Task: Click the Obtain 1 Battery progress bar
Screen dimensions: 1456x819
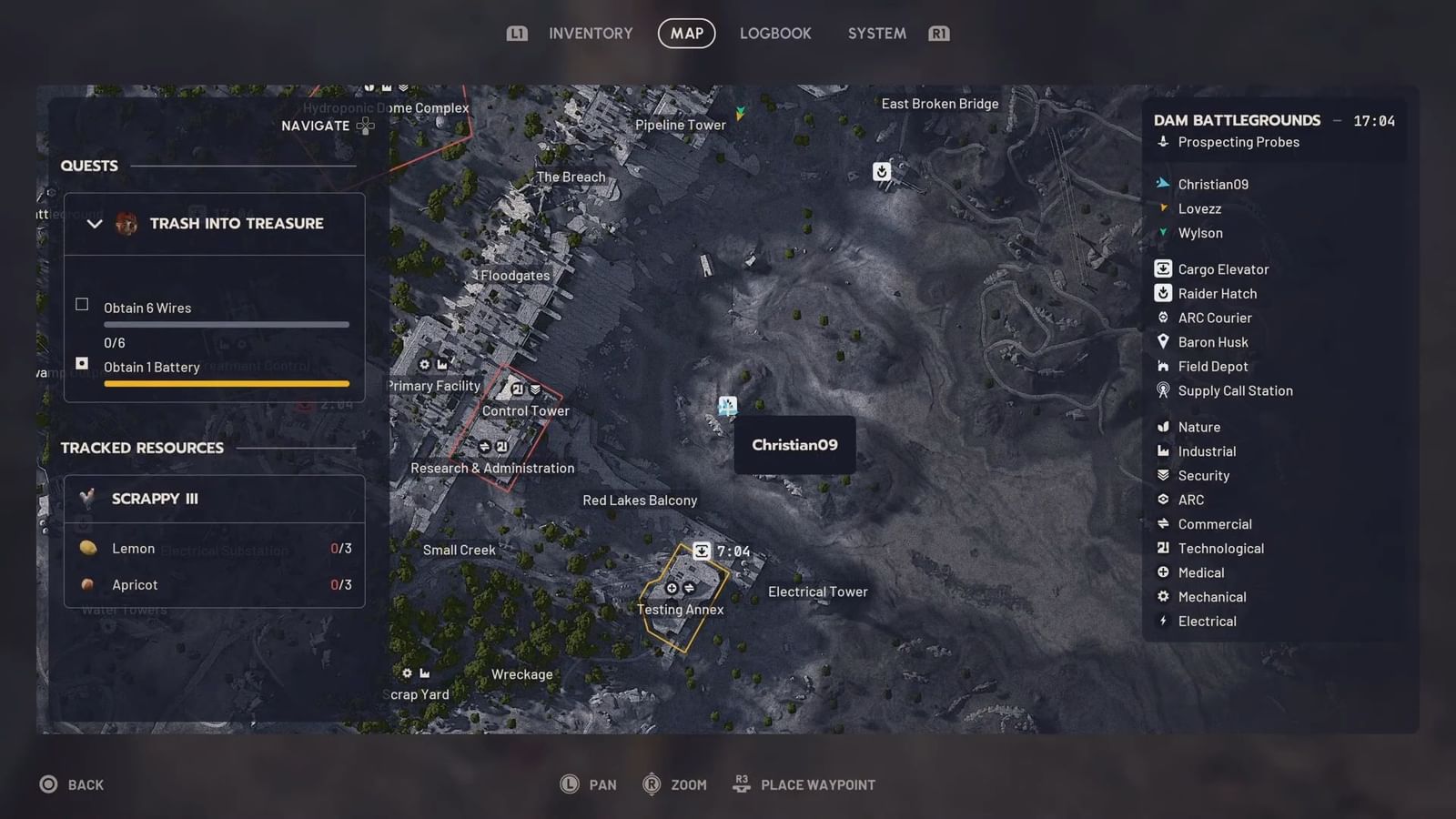Action: coord(226,383)
